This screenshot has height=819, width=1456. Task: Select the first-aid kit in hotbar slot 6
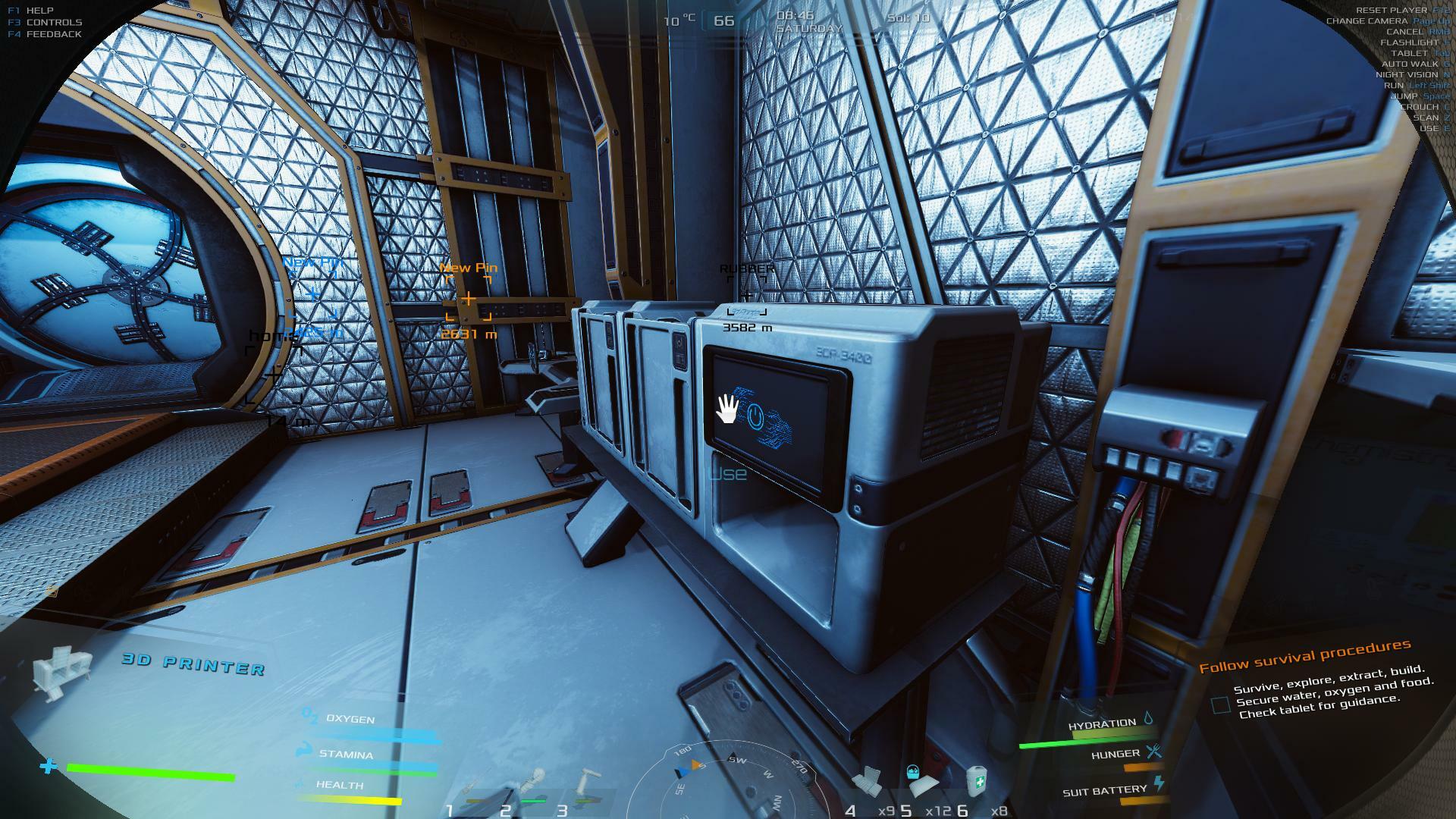[977, 781]
